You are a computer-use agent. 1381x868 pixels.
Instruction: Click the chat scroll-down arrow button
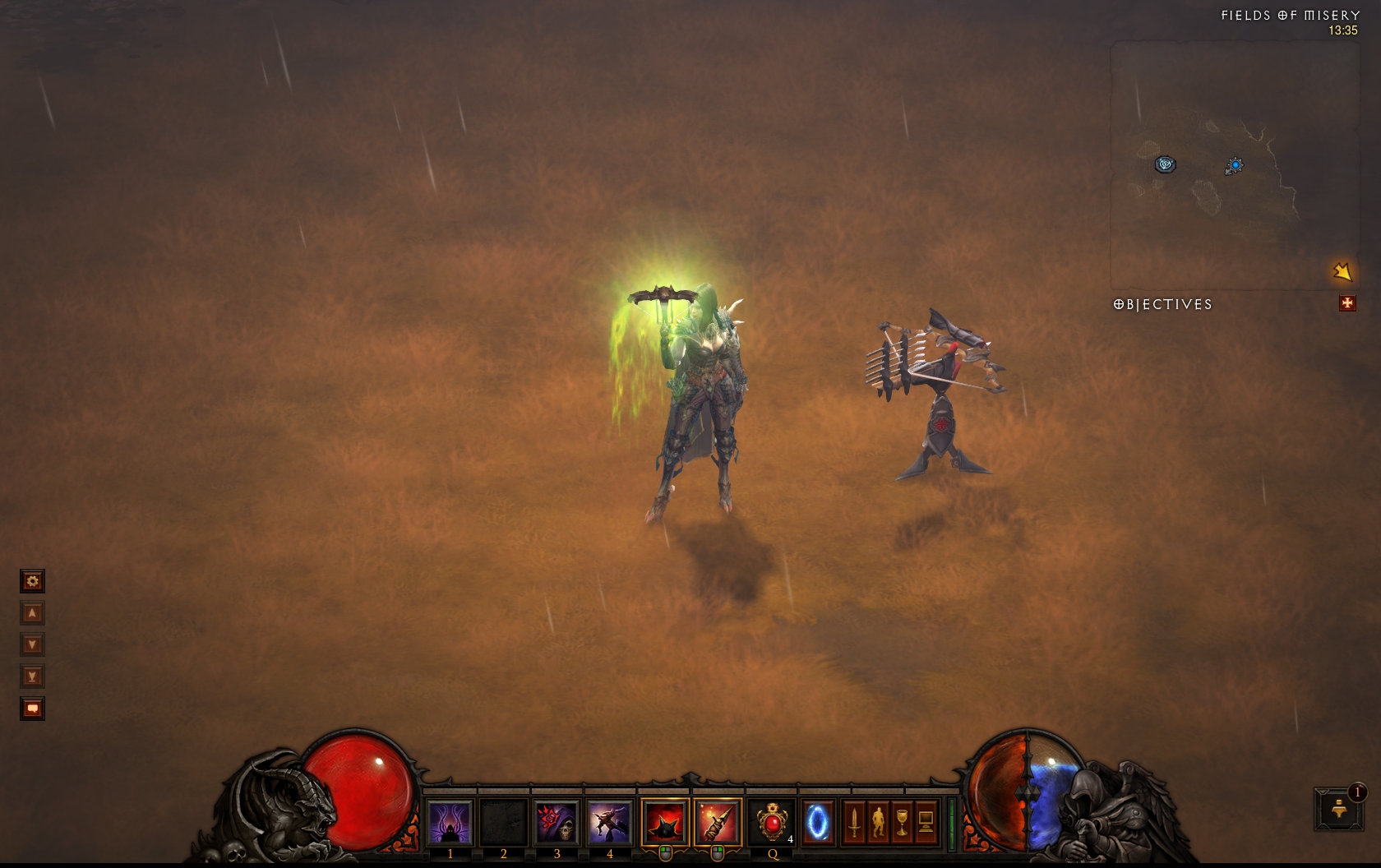pyautogui.click(x=32, y=644)
